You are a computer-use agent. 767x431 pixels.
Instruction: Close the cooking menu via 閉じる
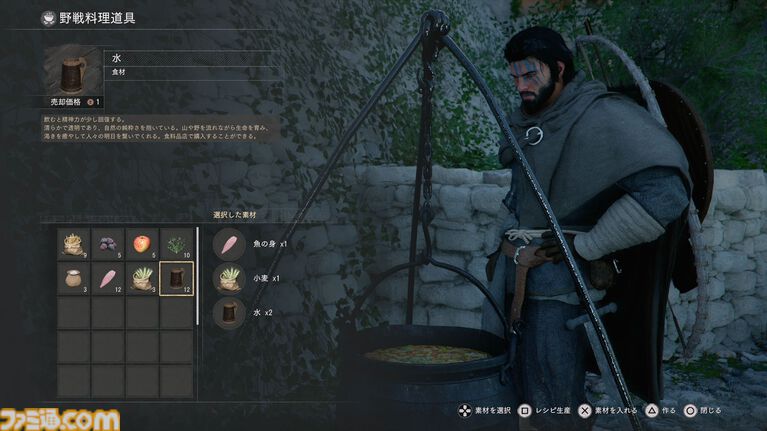point(704,411)
